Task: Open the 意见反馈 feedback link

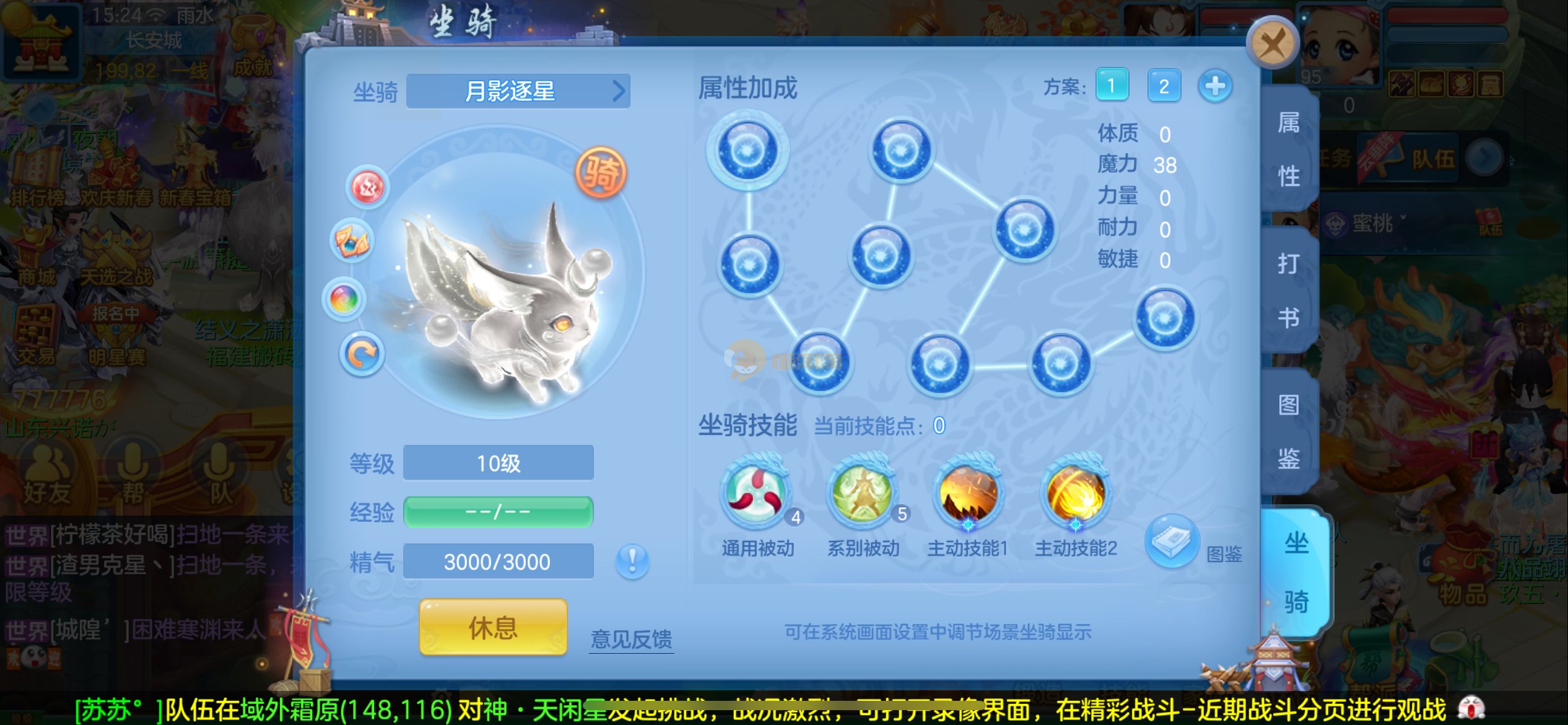Action: pos(631,639)
